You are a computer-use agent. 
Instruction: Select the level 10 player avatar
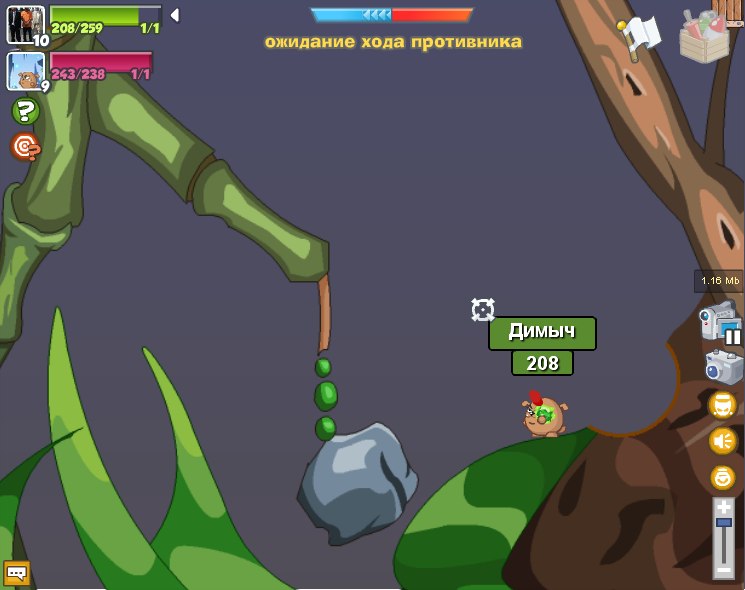[x=25, y=24]
